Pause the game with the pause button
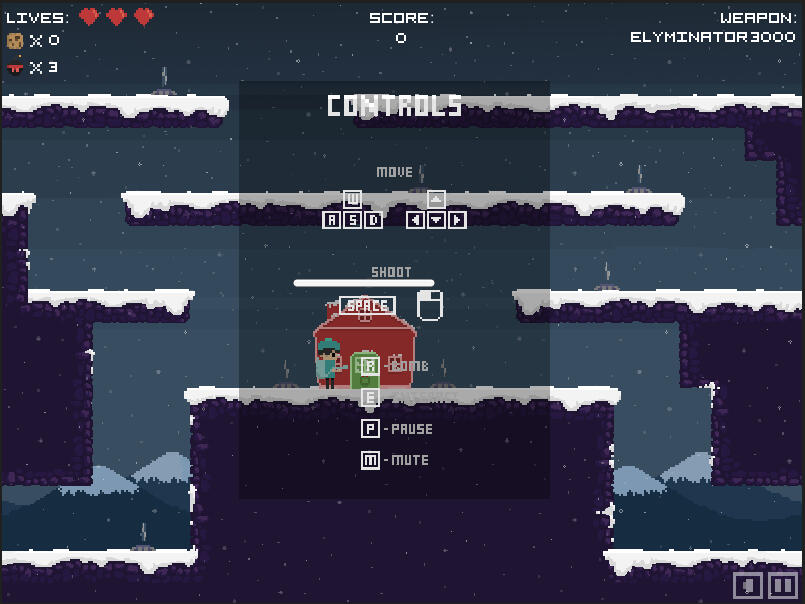The width and height of the screenshot is (805, 604). pyautogui.click(x=783, y=586)
